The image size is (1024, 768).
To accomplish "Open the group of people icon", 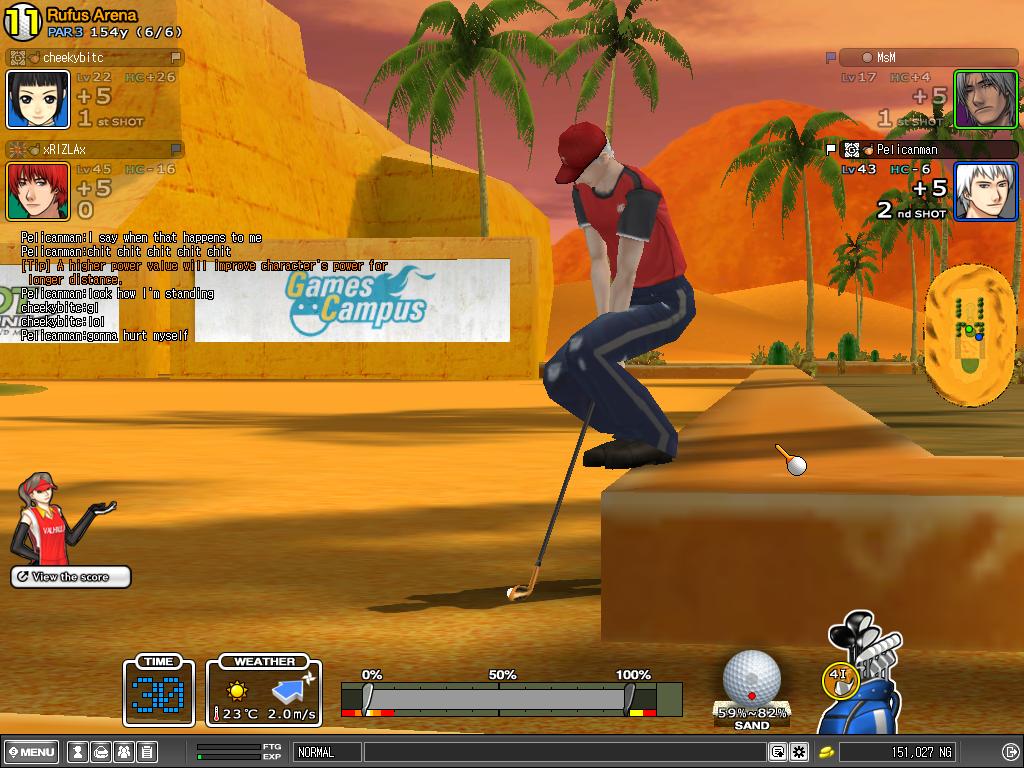I will (123, 752).
